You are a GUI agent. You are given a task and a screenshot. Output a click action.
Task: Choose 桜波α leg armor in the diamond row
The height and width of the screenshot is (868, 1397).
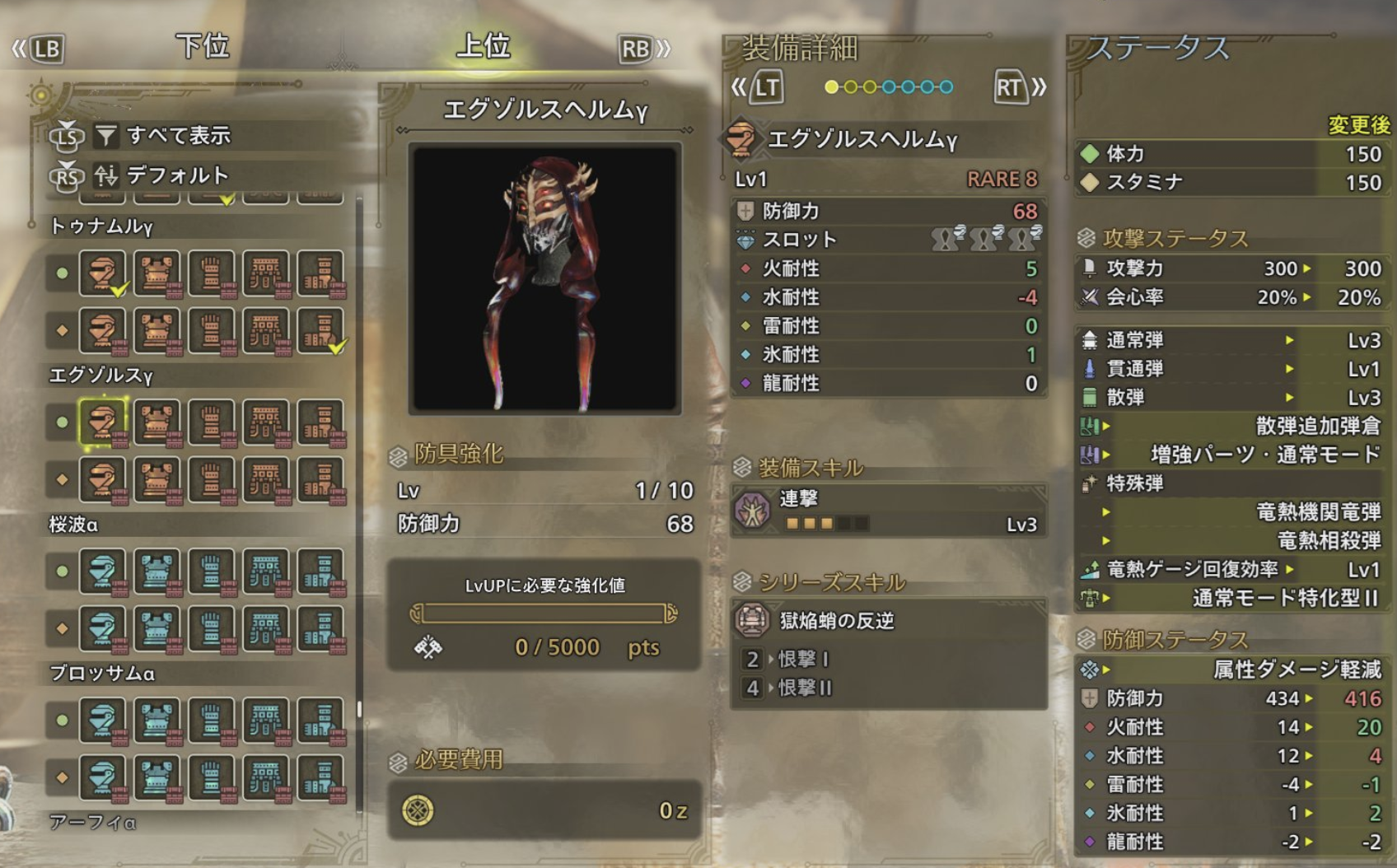[x=320, y=629]
